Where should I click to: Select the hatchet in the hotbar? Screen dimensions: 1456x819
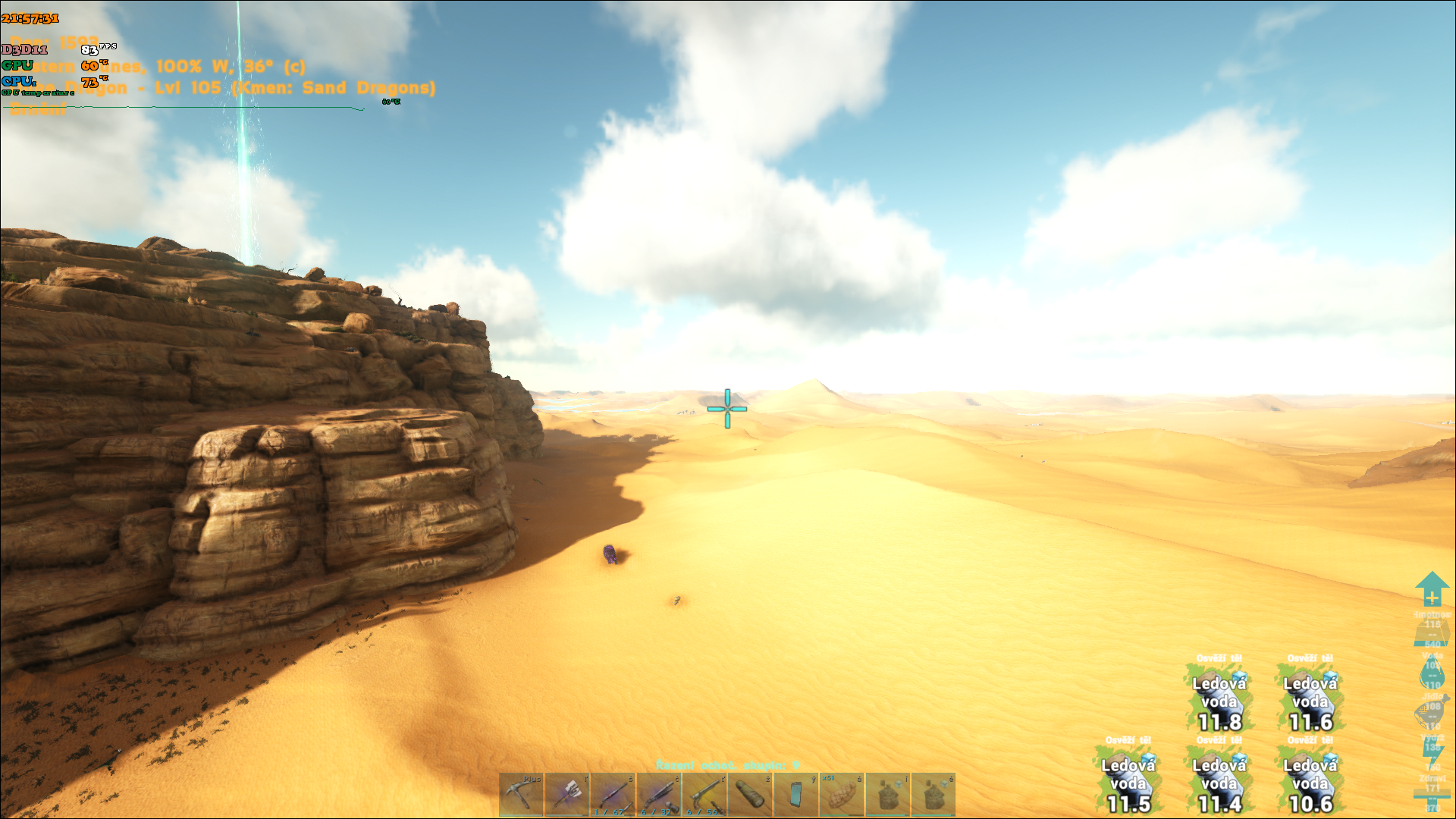(x=567, y=795)
